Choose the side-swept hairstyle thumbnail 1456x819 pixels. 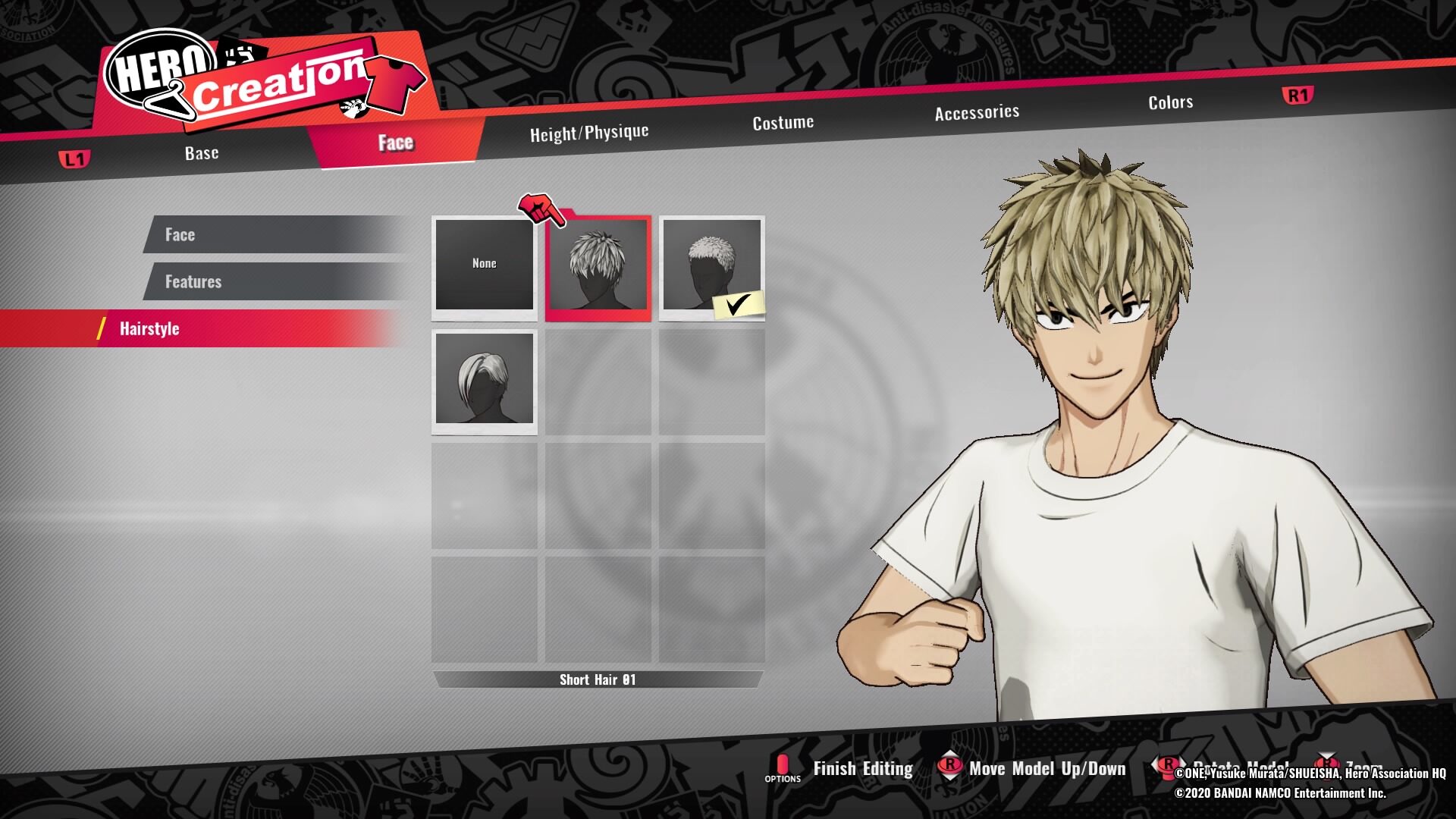coord(485,379)
